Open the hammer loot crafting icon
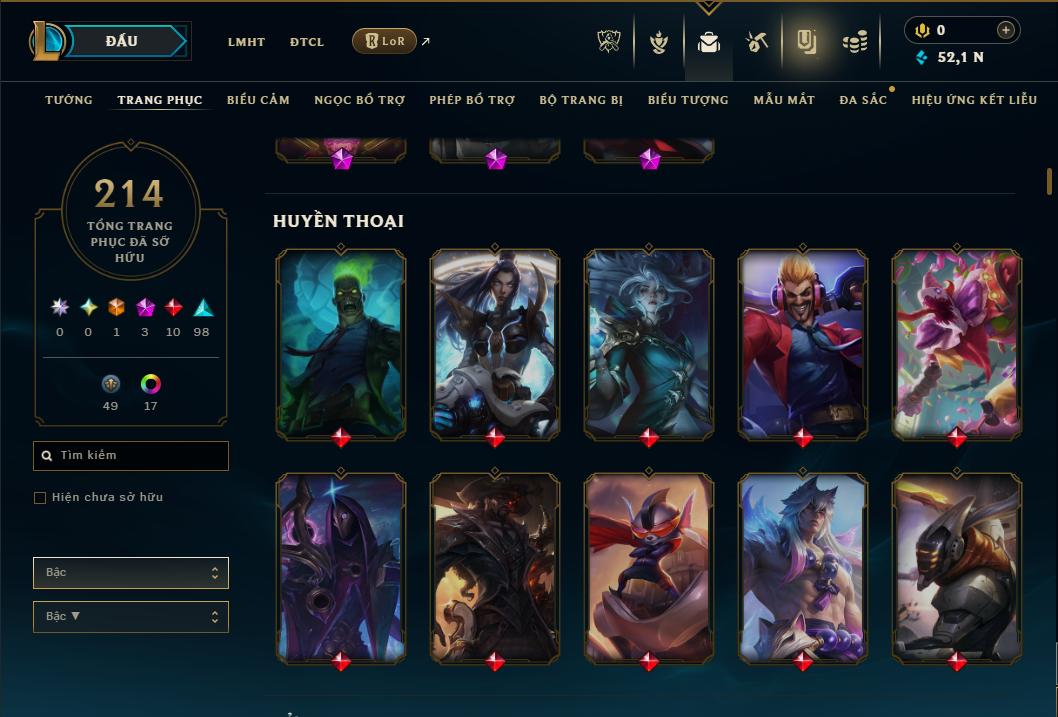The image size is (1058, 717). tap(757, 42)
